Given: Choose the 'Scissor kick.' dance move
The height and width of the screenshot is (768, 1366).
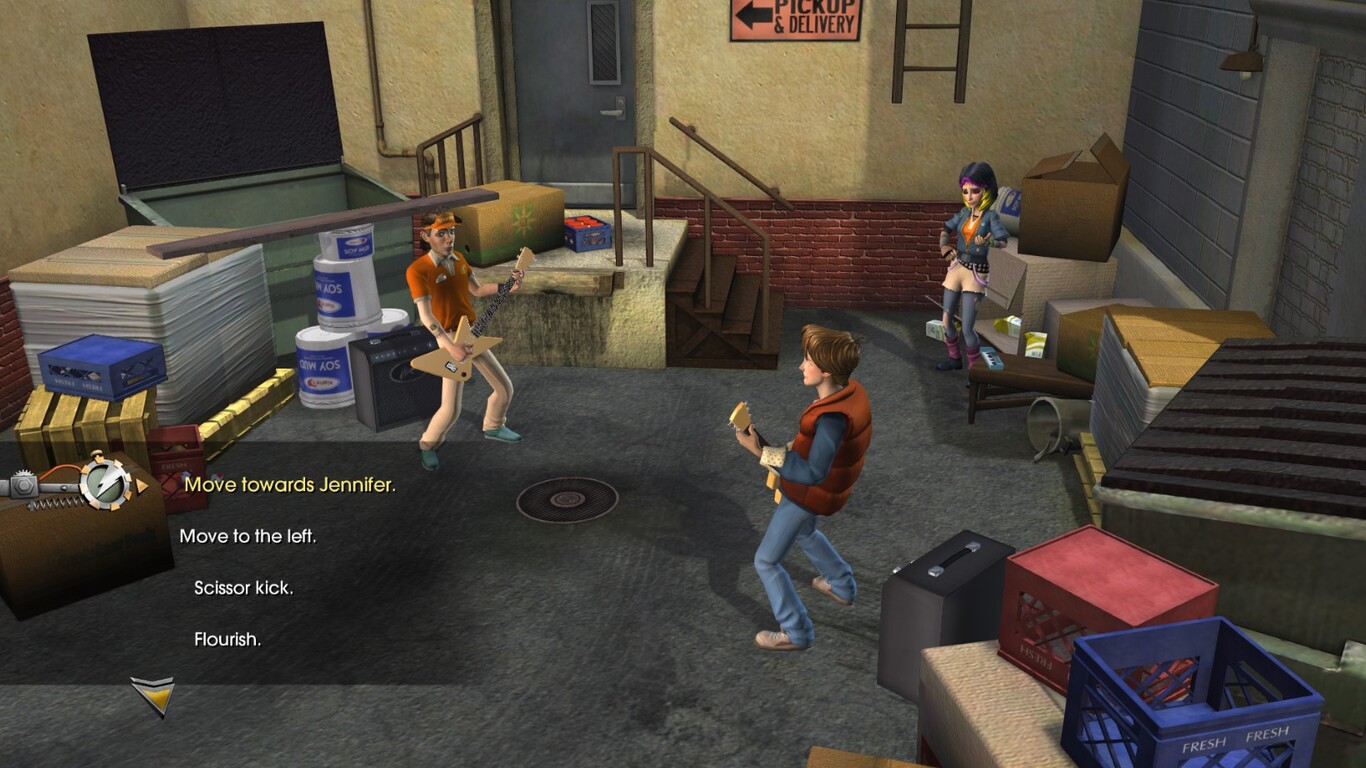Looking at the screenshot, I should (245, 589).
